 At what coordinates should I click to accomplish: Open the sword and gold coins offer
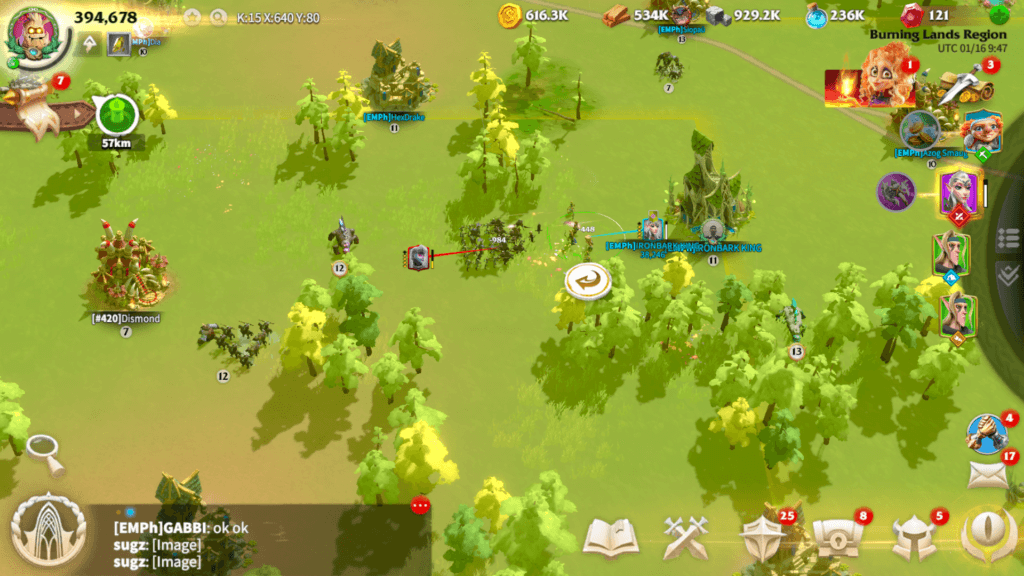click(950, 86)
